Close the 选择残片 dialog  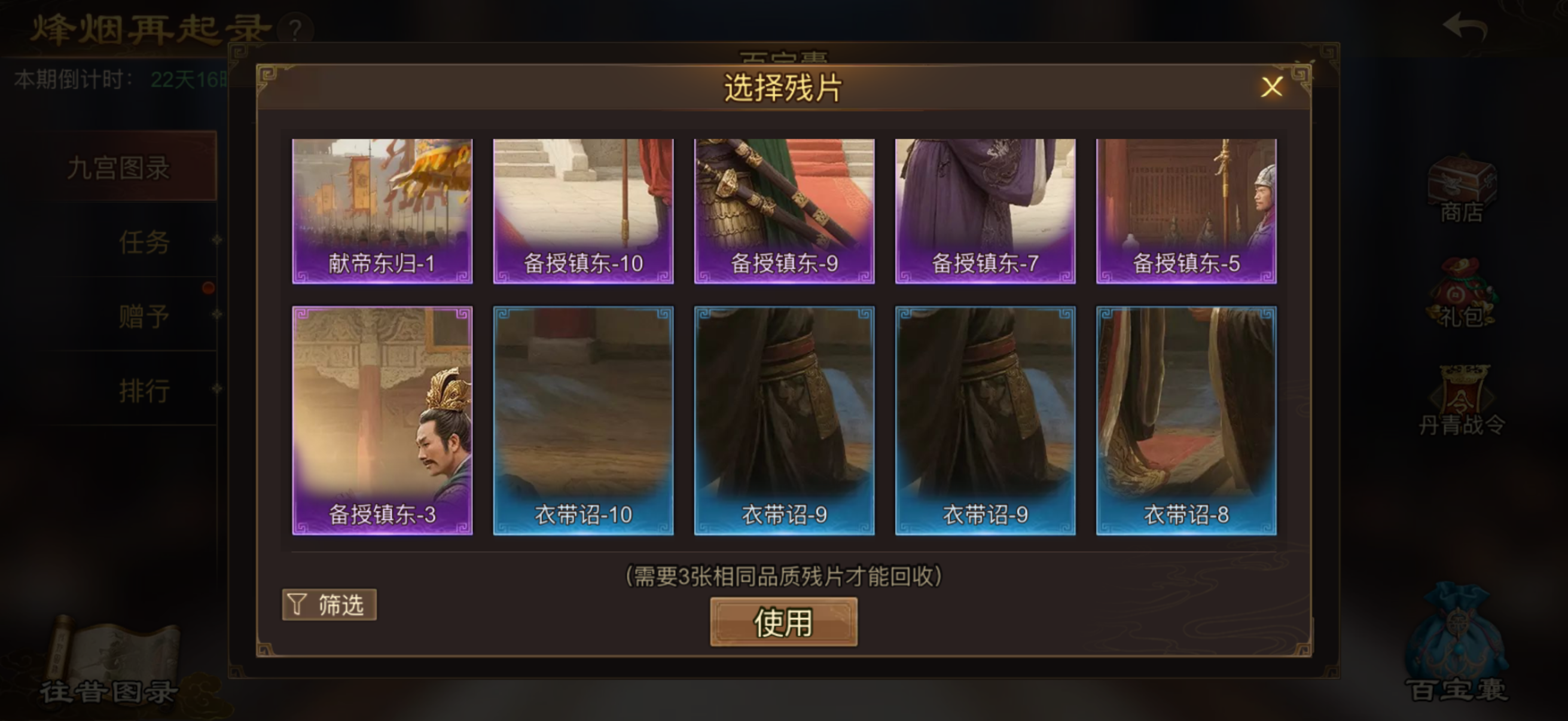[1272, 89]
